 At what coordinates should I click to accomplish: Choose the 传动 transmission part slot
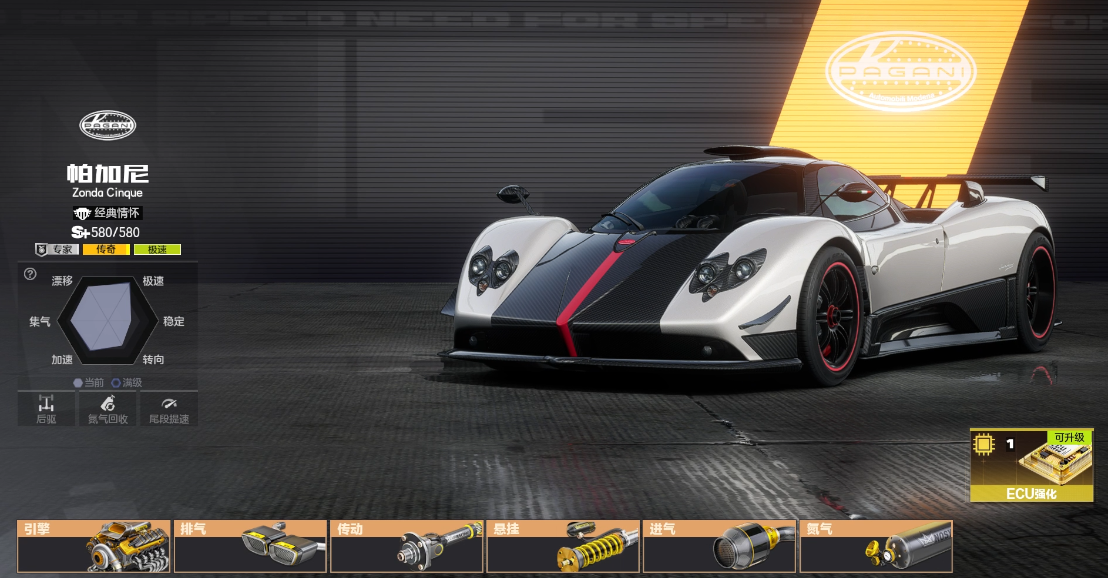tap(407, 546)
